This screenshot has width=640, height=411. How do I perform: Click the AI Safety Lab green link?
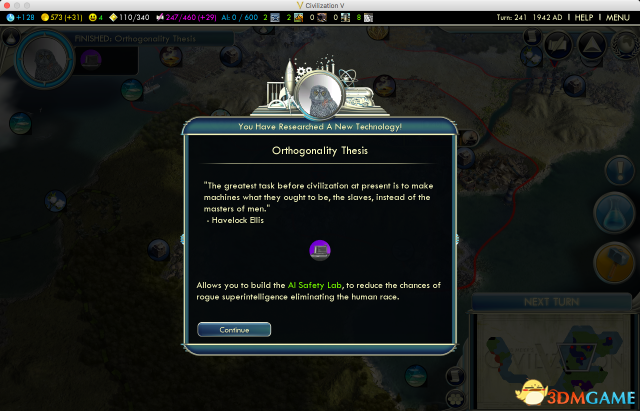tap(312, 285)
